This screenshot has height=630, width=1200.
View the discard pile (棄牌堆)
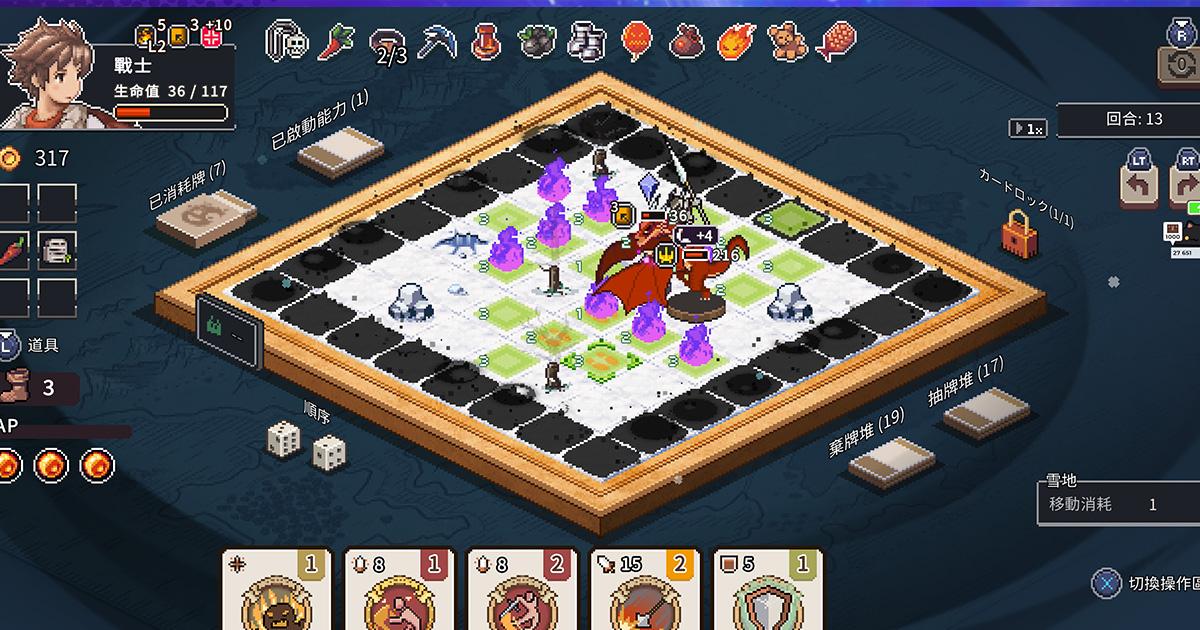tap(891, 461)
